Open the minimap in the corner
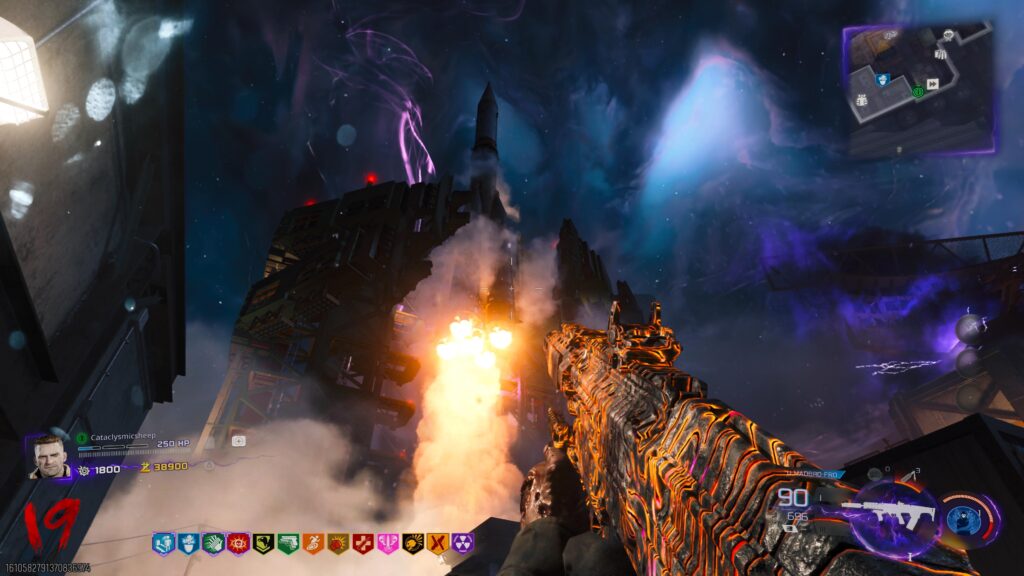The width and height of the screenshot is (1024, 576). 918,90
